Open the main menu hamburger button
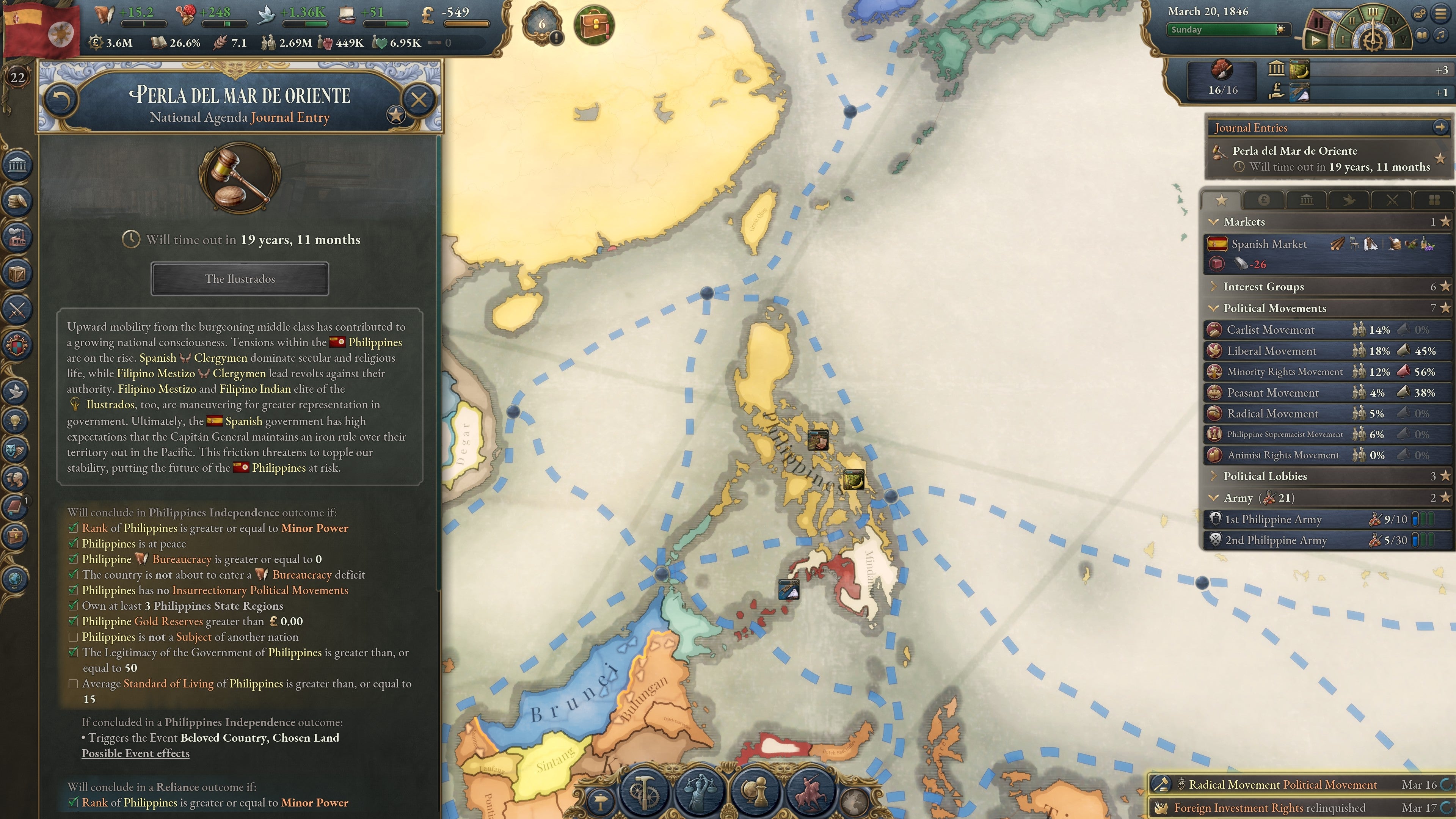Viewport: 1456px width, 819px height. 1441,14
